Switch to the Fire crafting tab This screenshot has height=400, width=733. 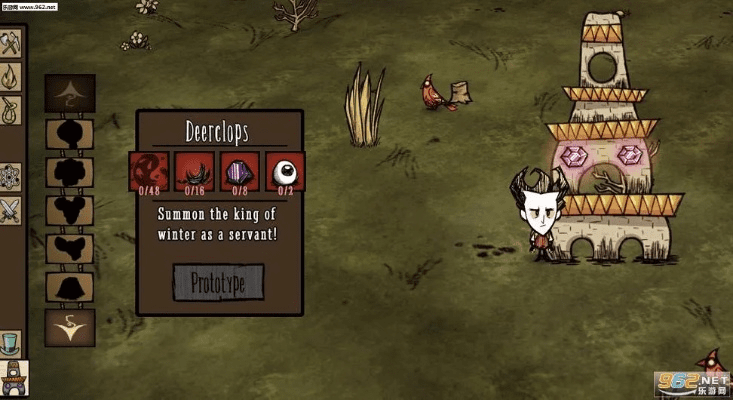point(11,76)
